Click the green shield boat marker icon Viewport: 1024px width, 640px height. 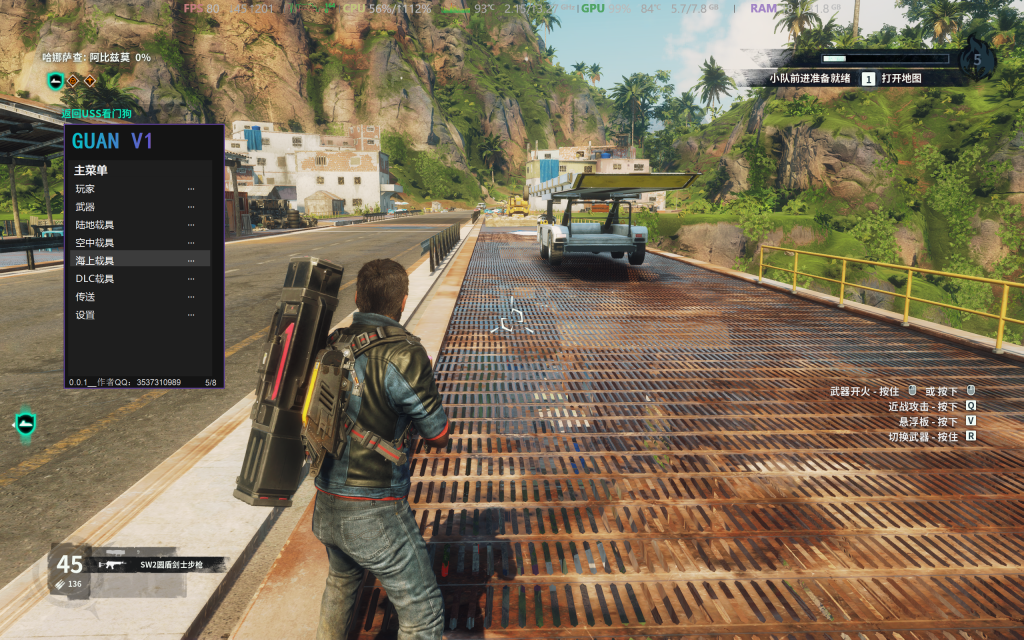[x=25, y=424]
